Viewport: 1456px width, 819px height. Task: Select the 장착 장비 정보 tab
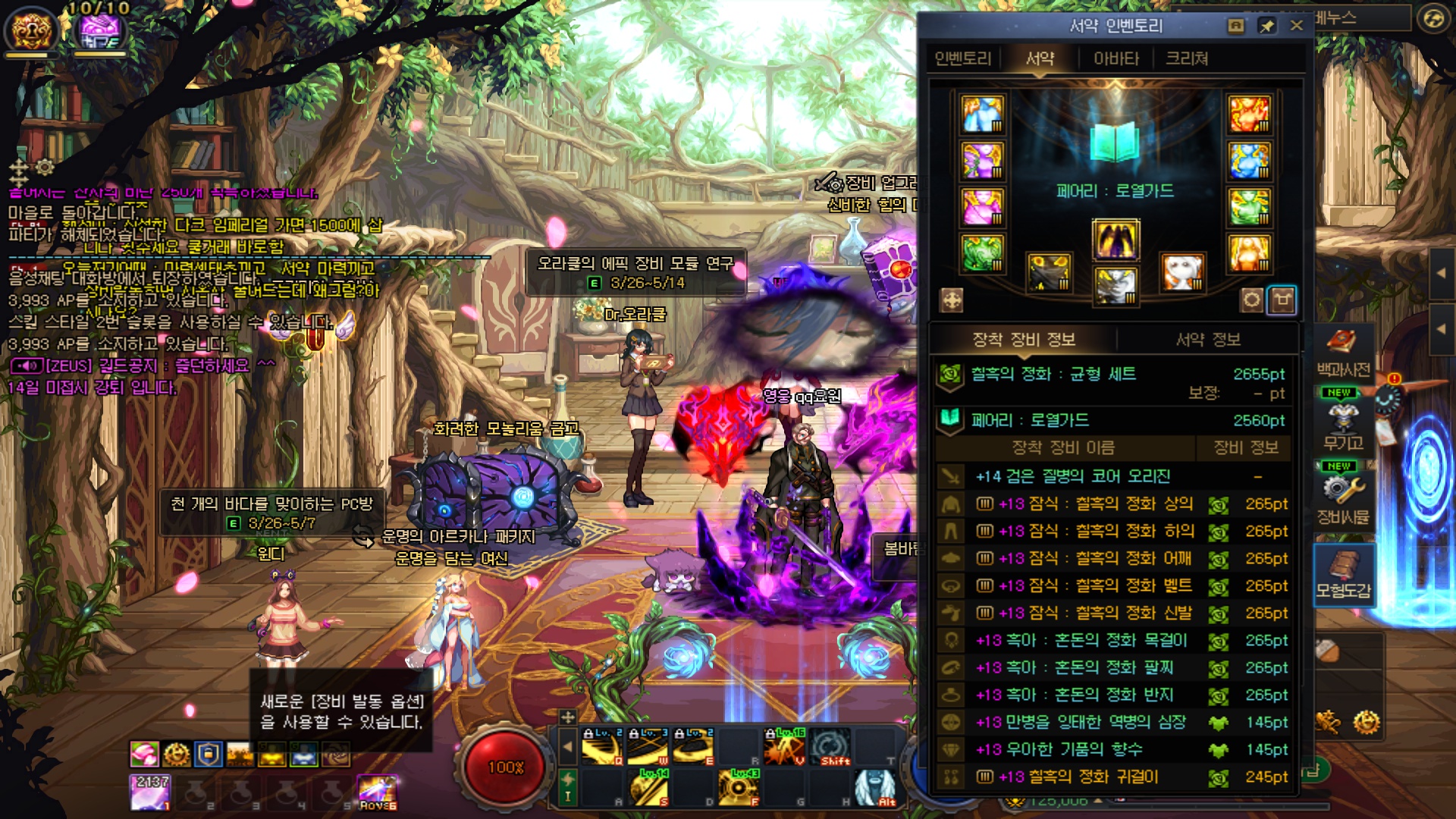pos(1024,340)
